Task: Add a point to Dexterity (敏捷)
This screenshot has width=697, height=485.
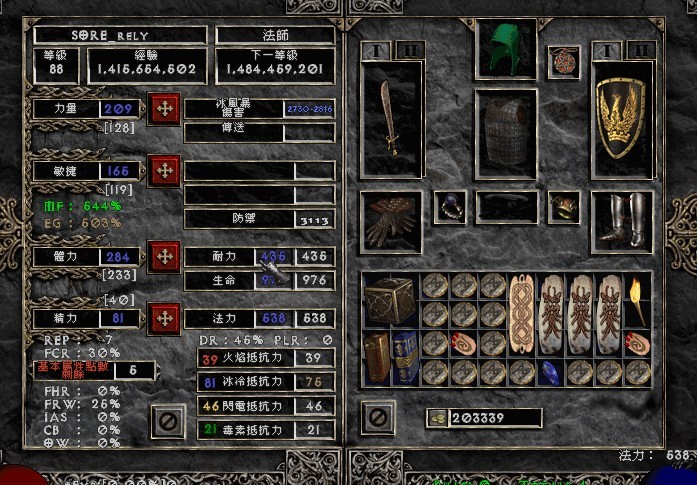Action: click(163, 171)
